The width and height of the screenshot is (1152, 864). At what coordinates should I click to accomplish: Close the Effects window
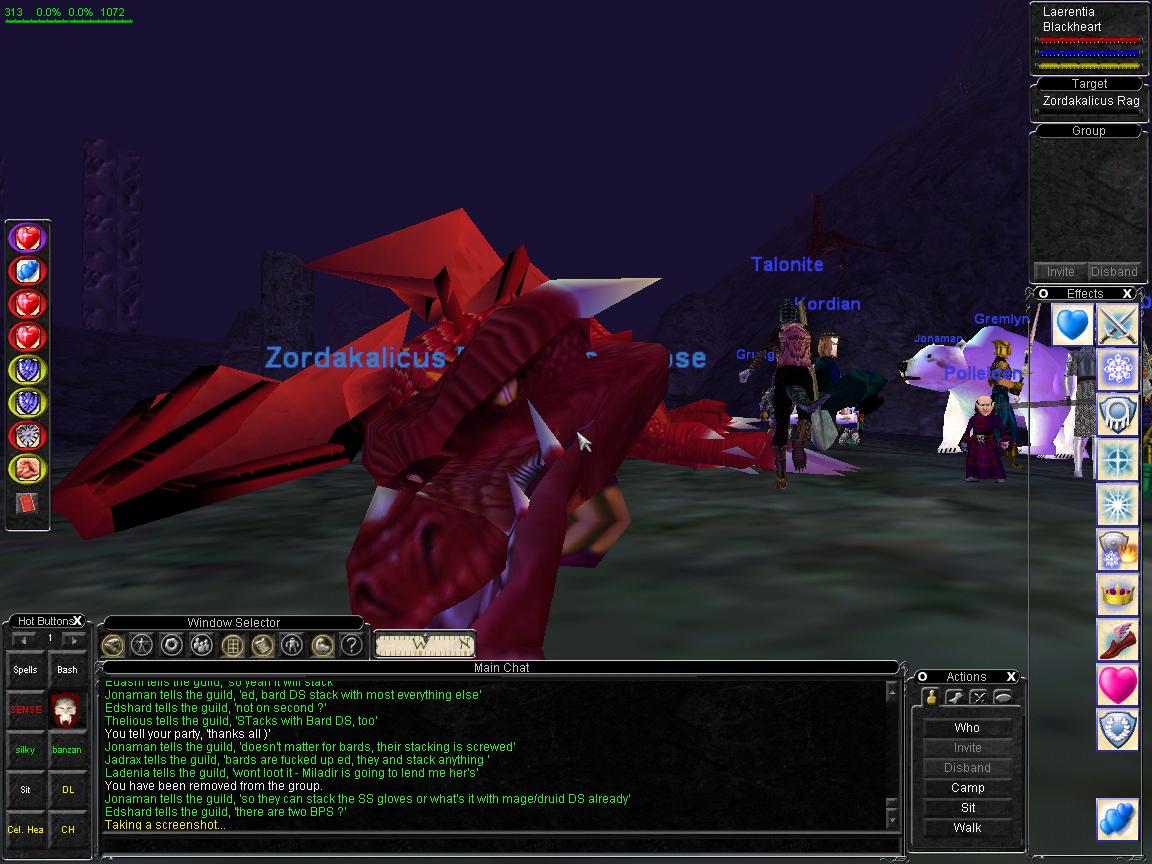pyautogui.click(x=1127, y=294)
